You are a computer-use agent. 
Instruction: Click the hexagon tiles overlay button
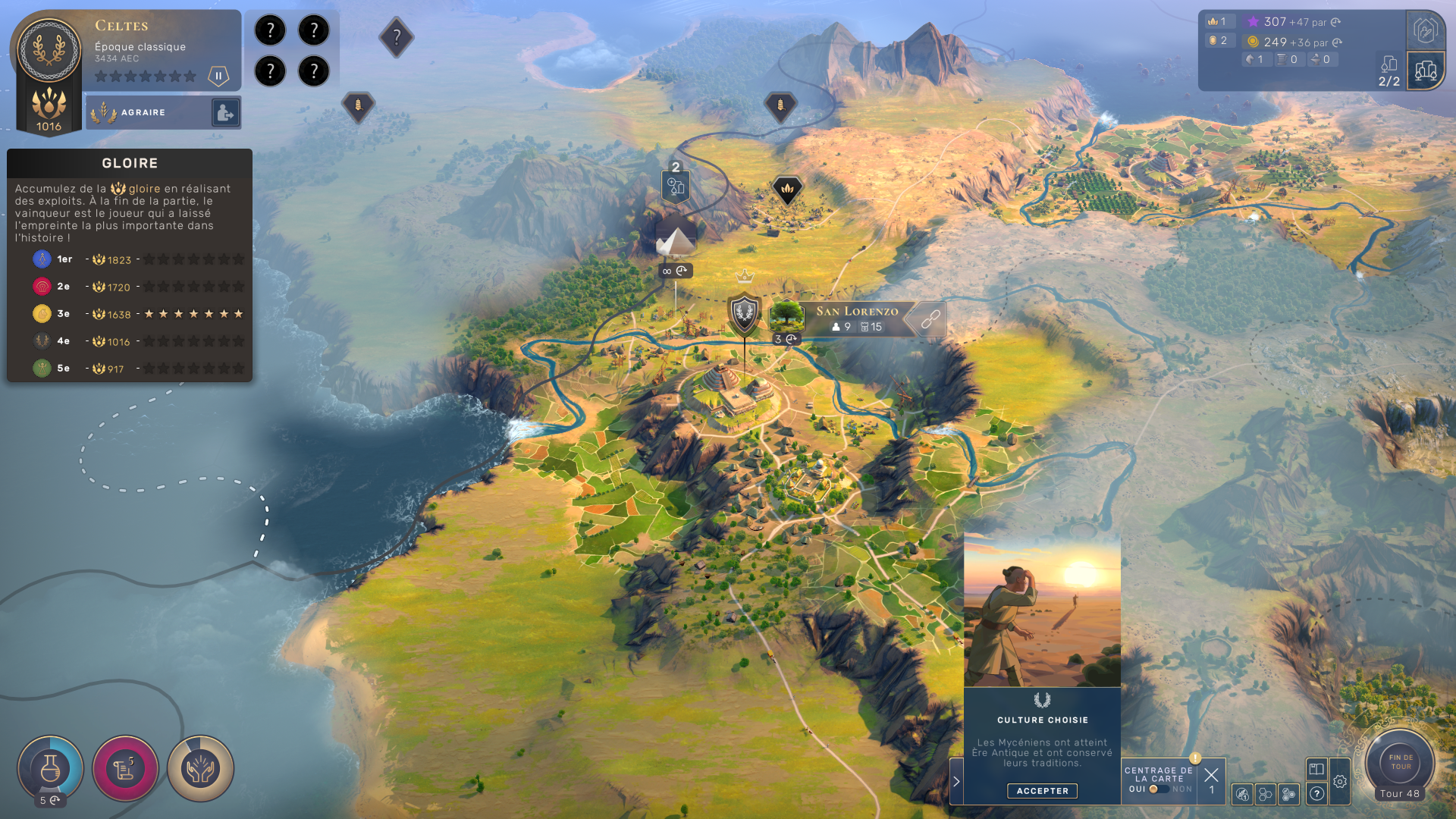[x=1265, y=794]
